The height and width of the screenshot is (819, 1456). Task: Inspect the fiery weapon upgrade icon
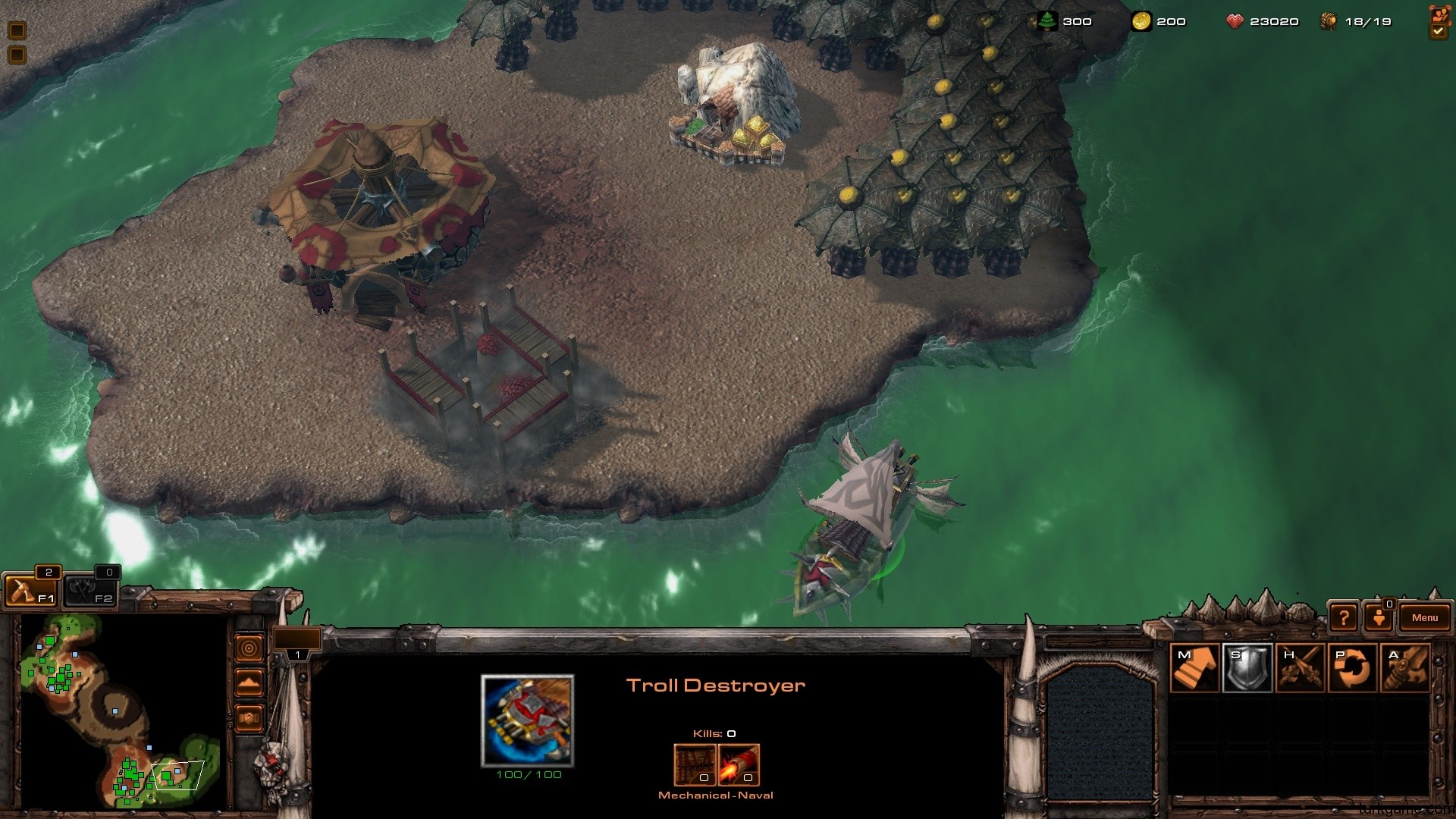click(739, 764)
